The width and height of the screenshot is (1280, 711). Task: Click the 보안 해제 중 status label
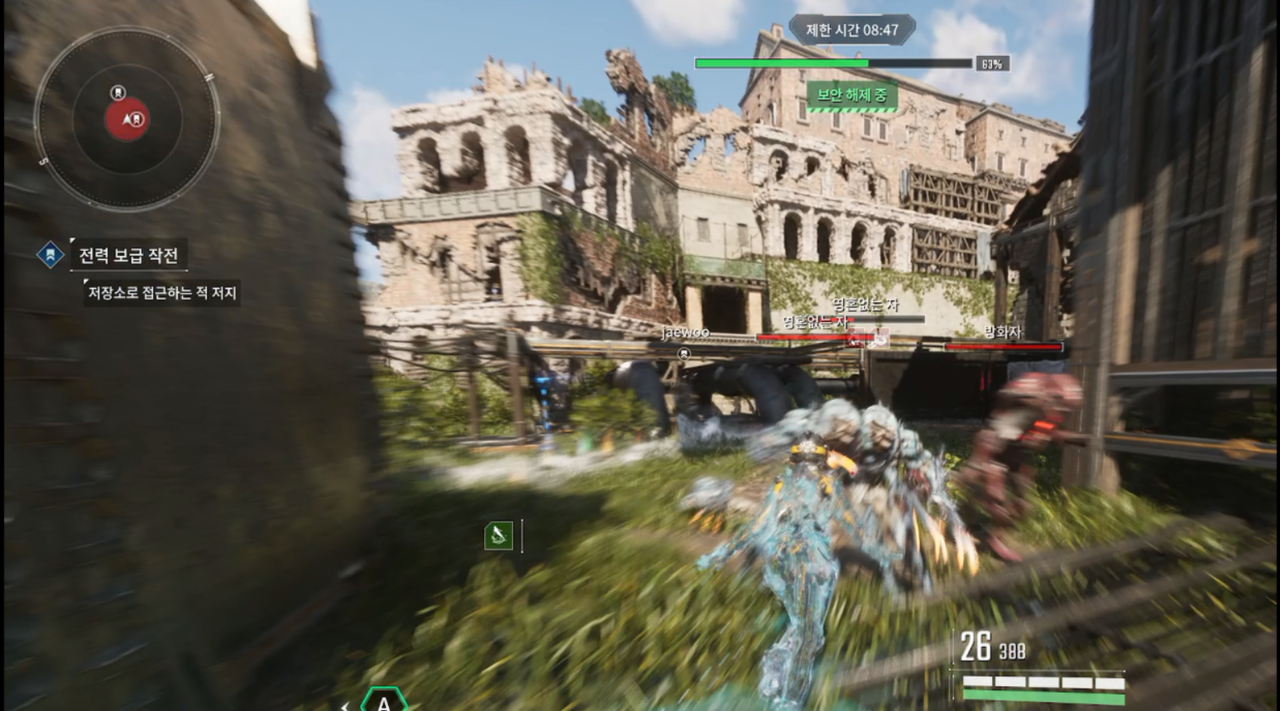852,96
